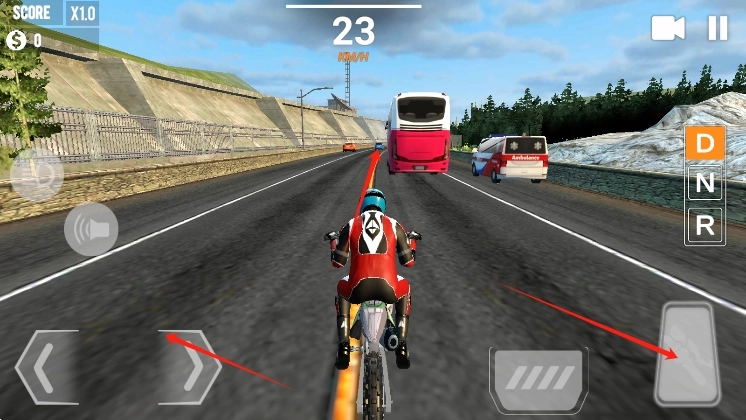The width and height of the screenshot is (746, 420).
Task: Hit the brake pedal
Action: point(538,378)
